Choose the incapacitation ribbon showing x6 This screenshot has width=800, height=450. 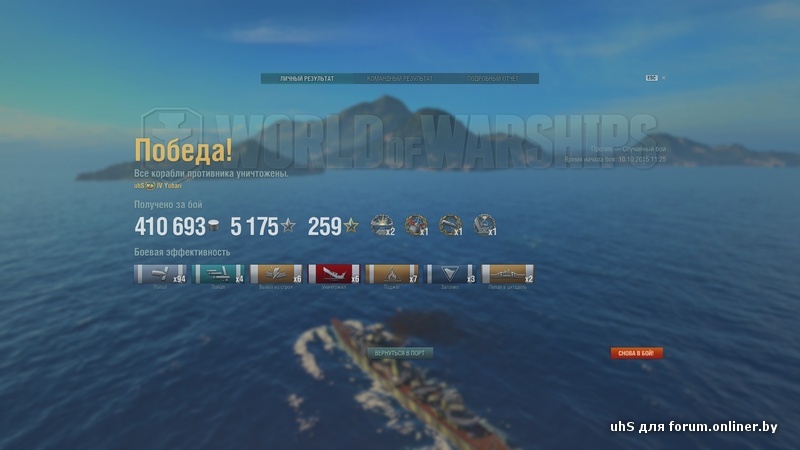[275, 274]
